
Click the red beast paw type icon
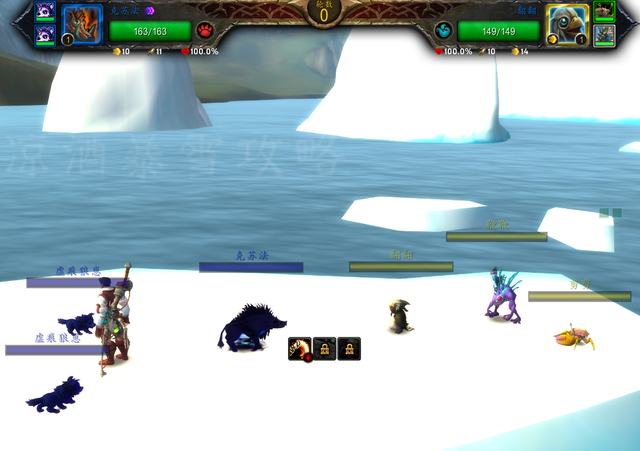[x=204, y=30]
